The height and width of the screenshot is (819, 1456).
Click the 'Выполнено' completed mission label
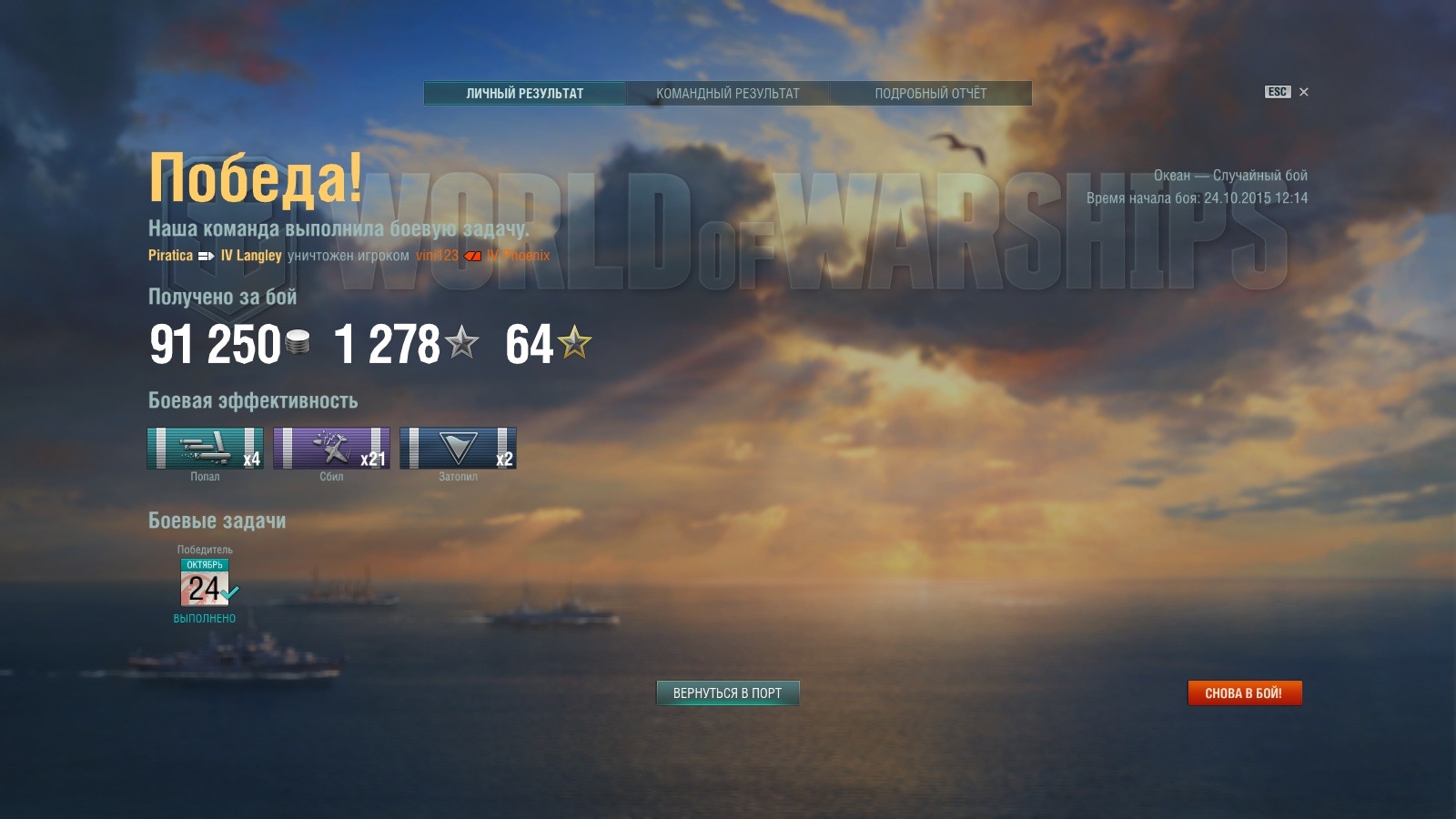point(207,617)
